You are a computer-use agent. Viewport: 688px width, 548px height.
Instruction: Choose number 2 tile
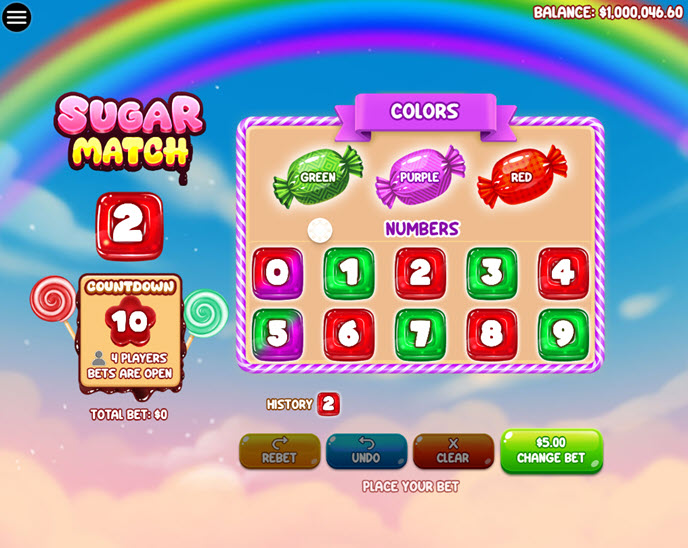pyautogui.click(x=420, y=273)
